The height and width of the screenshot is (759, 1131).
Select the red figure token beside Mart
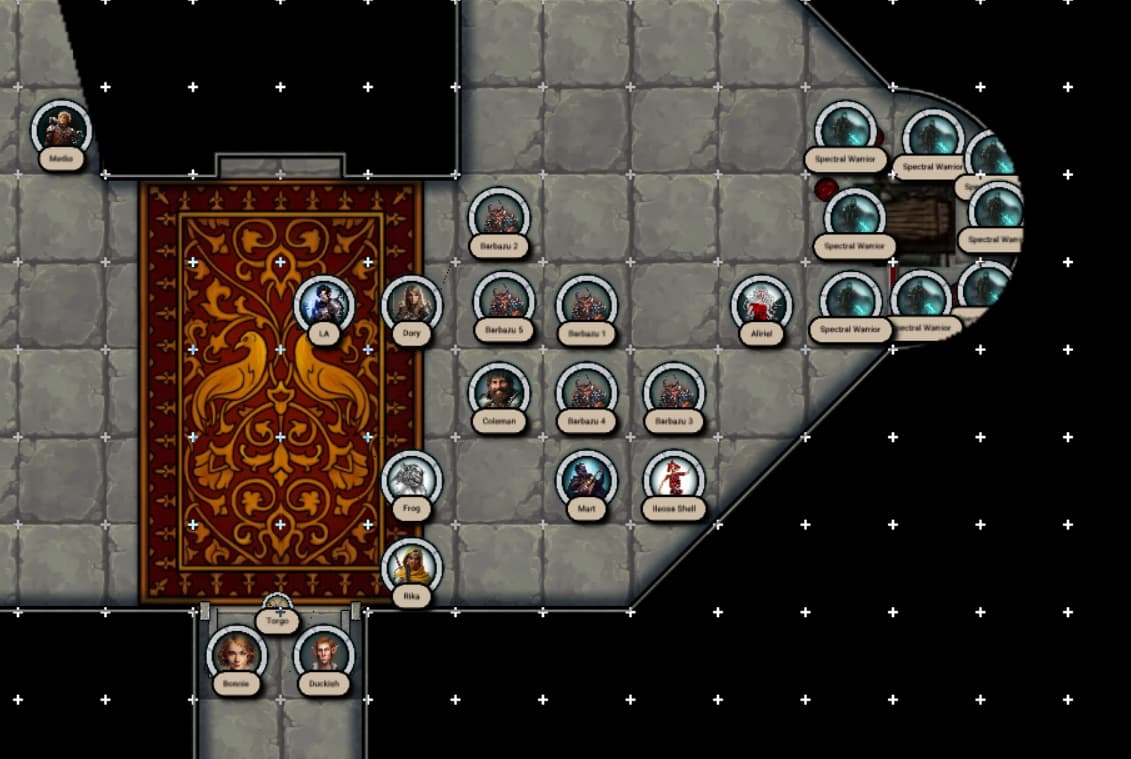tap(673, 480)
